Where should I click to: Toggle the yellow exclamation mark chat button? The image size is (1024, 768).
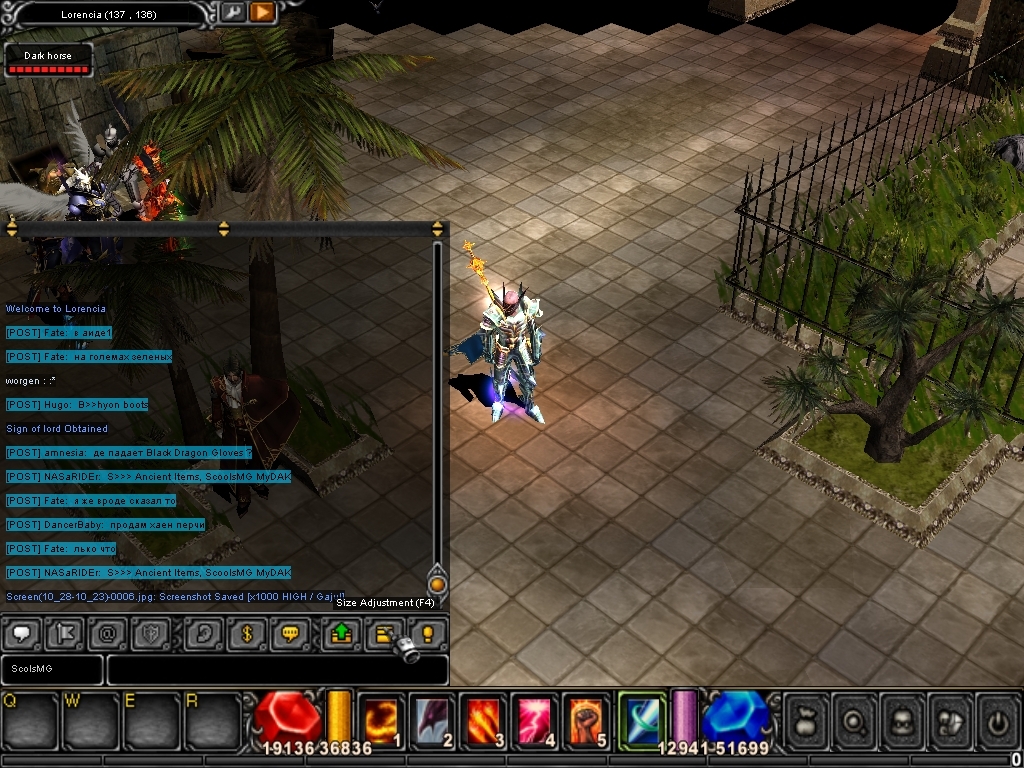point(428,634)
